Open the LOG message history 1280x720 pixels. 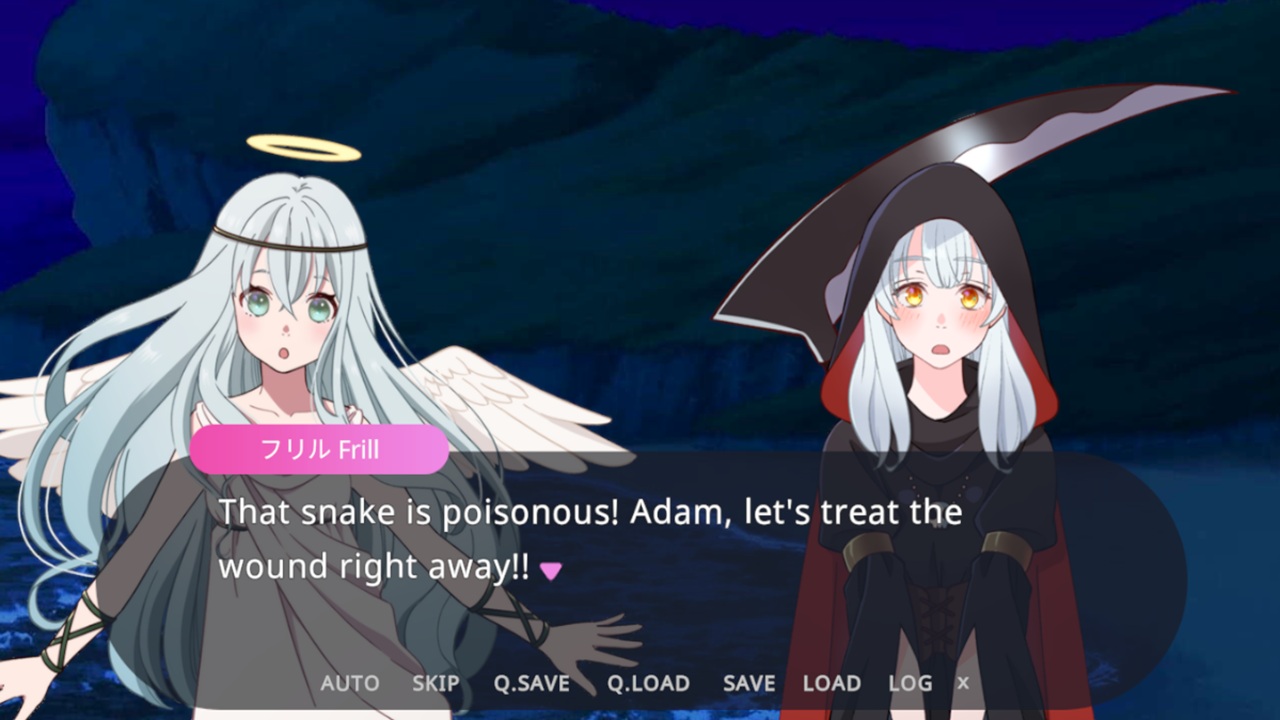click(908, 683)
